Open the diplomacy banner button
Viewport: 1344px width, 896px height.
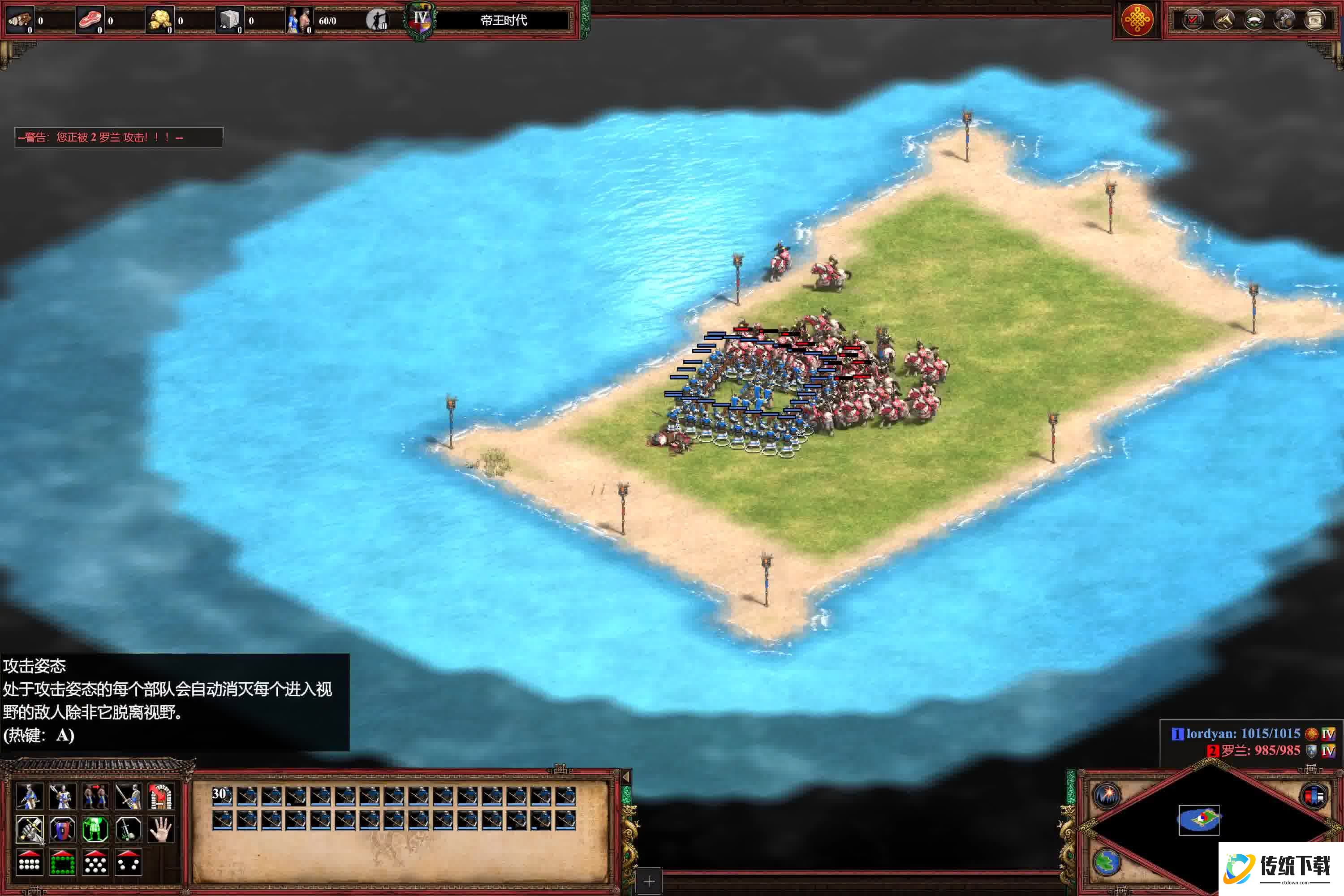pyautogui.click(x=1254, y=21)
